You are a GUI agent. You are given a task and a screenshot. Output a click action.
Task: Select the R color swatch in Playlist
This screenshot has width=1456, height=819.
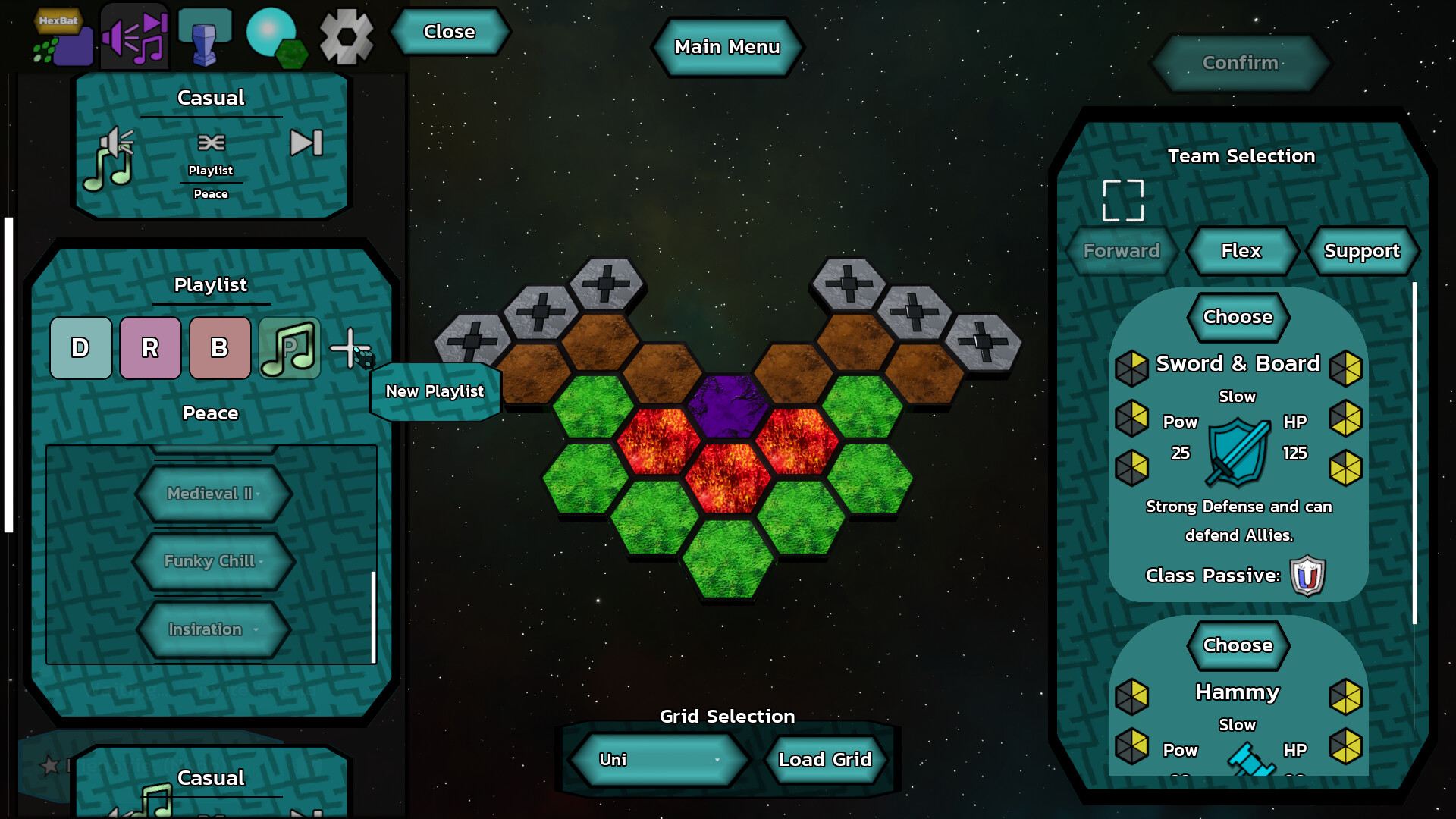[150, 348]
